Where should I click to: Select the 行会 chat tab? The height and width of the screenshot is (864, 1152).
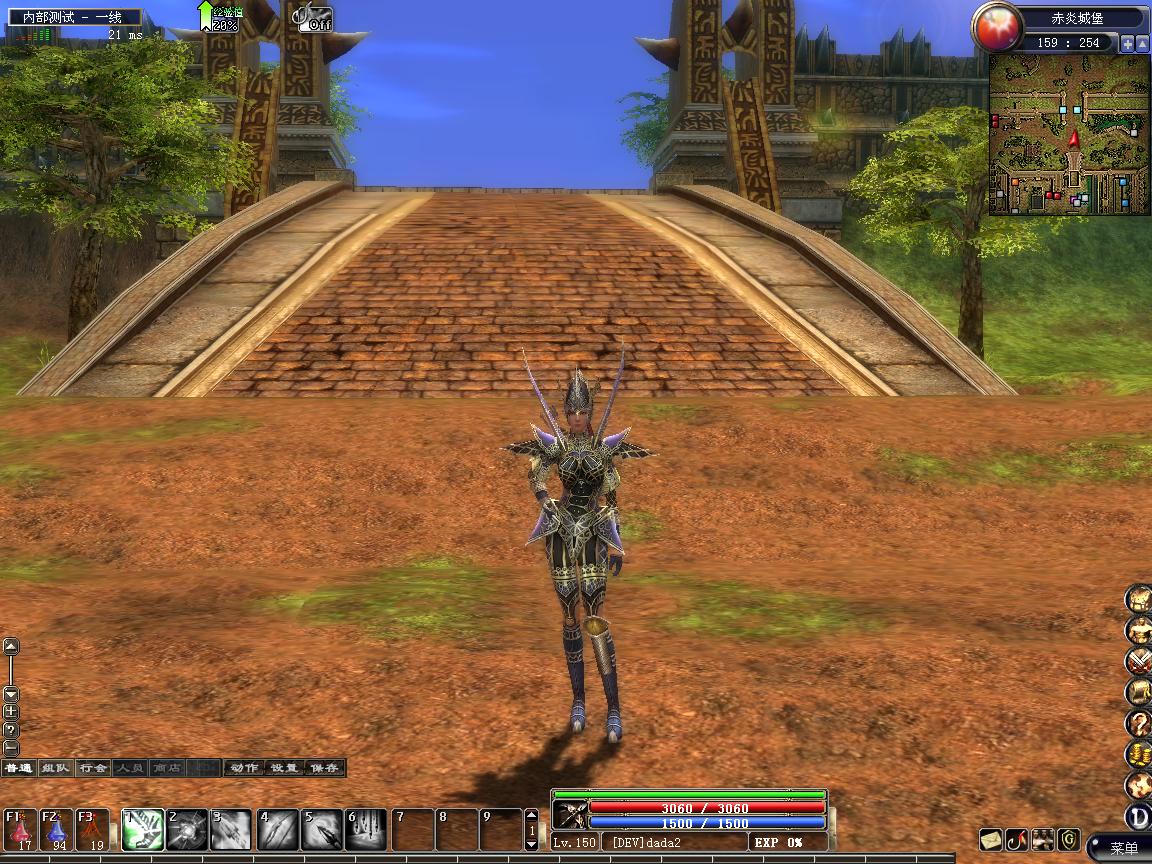[92, 768]
